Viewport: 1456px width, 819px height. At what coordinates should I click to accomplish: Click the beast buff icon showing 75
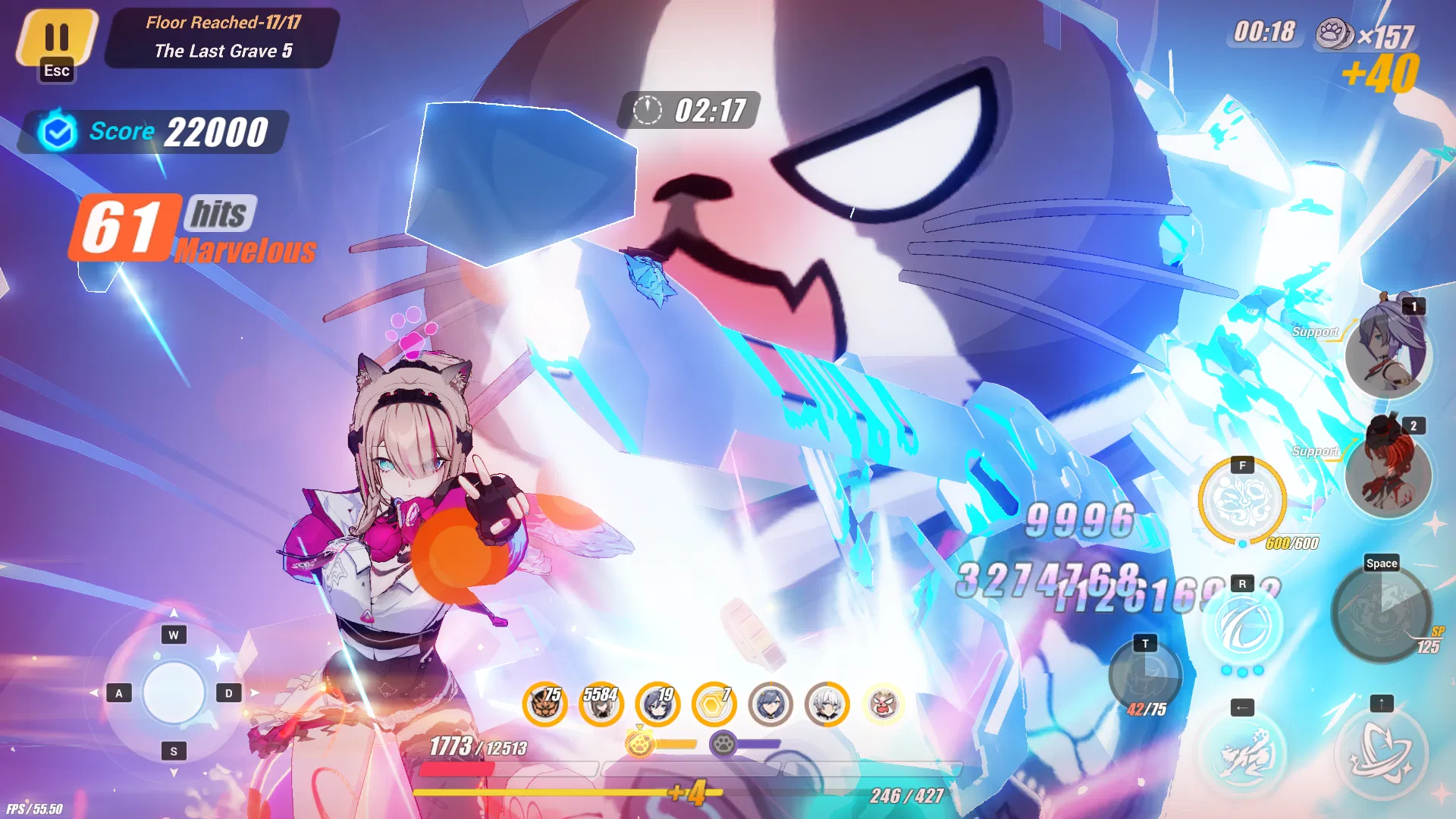[545, 704]
